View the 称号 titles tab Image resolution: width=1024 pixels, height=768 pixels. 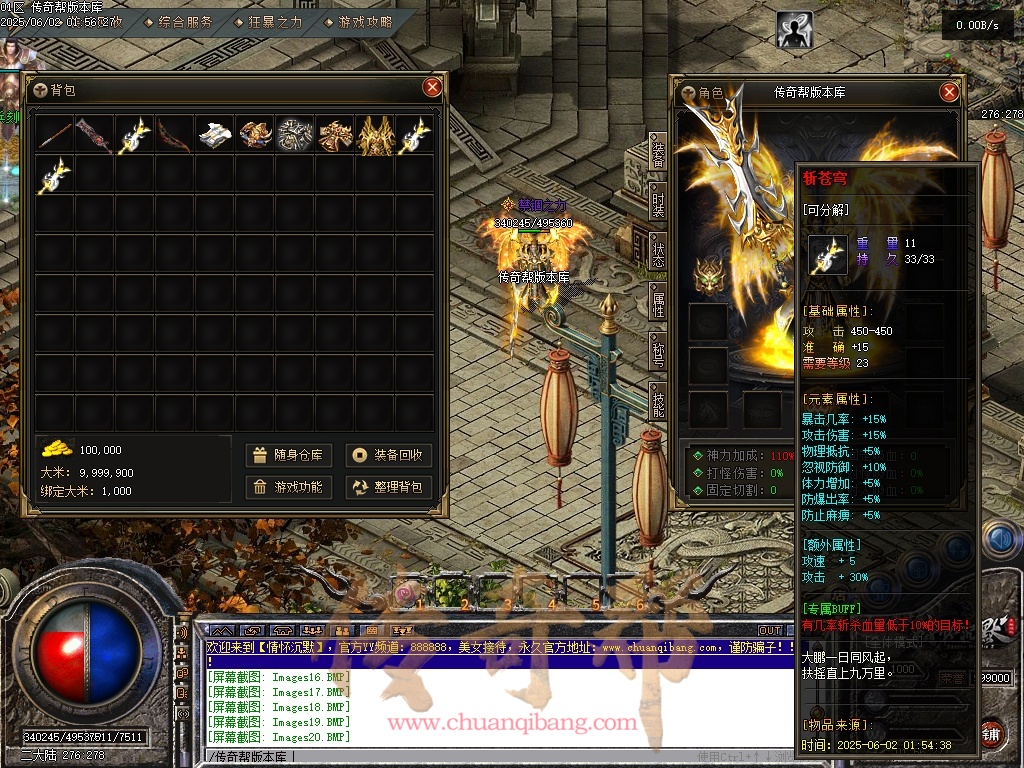coord(658,349)
